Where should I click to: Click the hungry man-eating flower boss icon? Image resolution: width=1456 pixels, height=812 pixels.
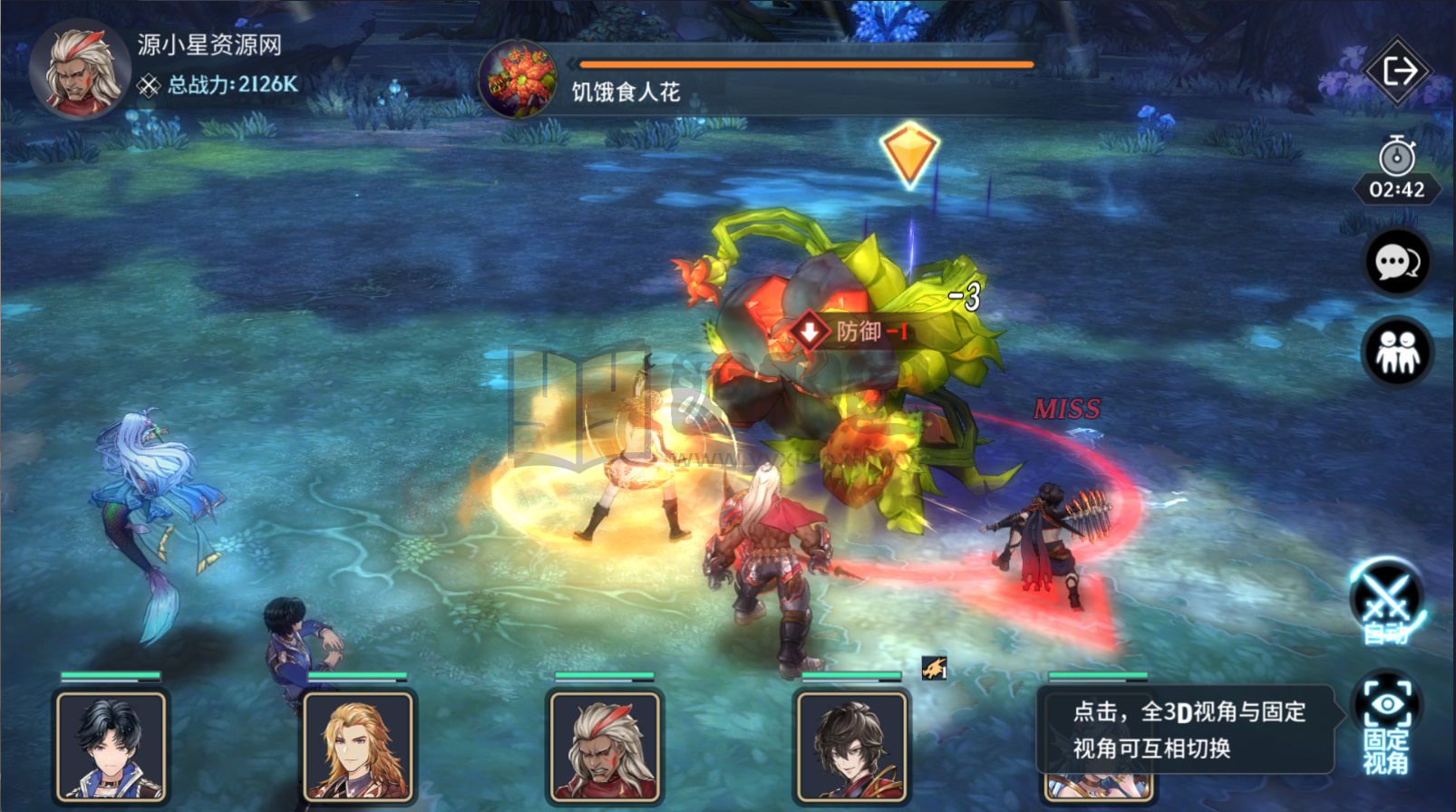click(519, 80)
